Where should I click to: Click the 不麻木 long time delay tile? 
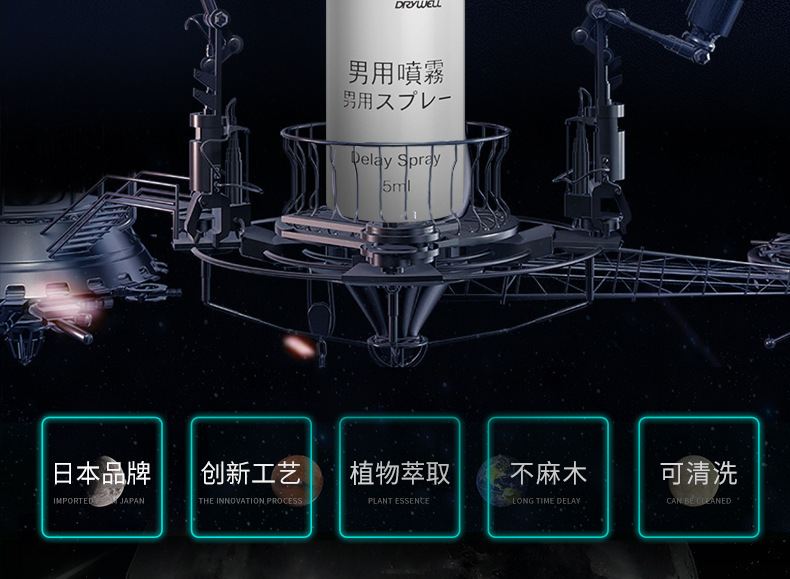[547, 477]
